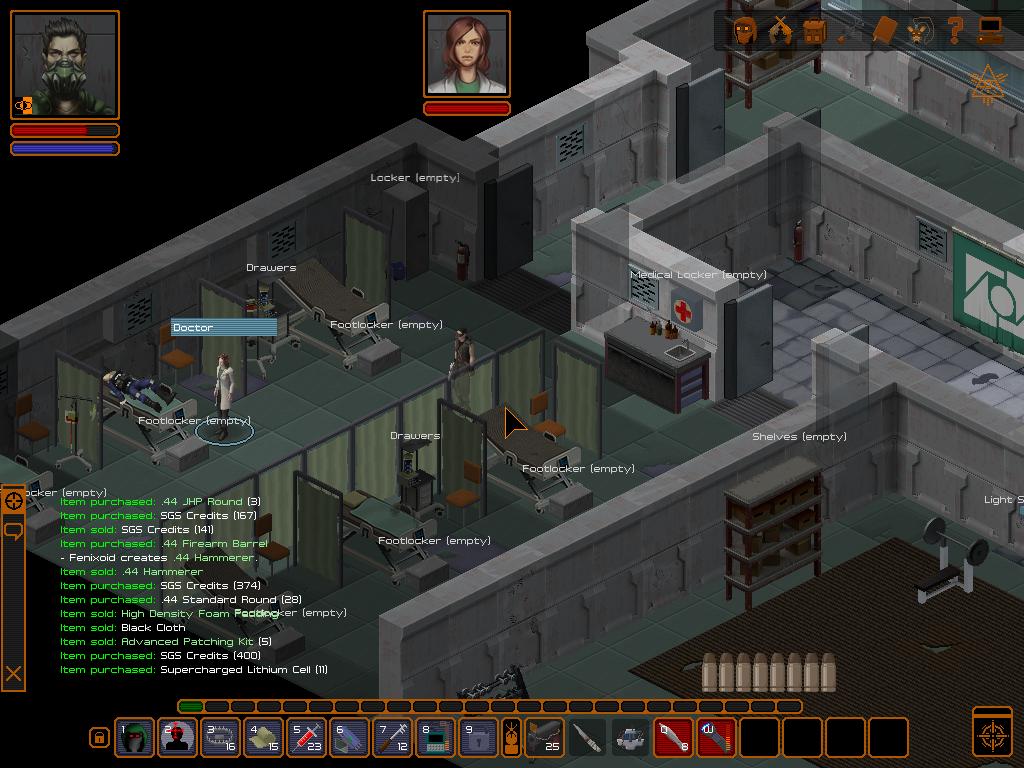Open the computer system menu icon

(x=990, y=30)
